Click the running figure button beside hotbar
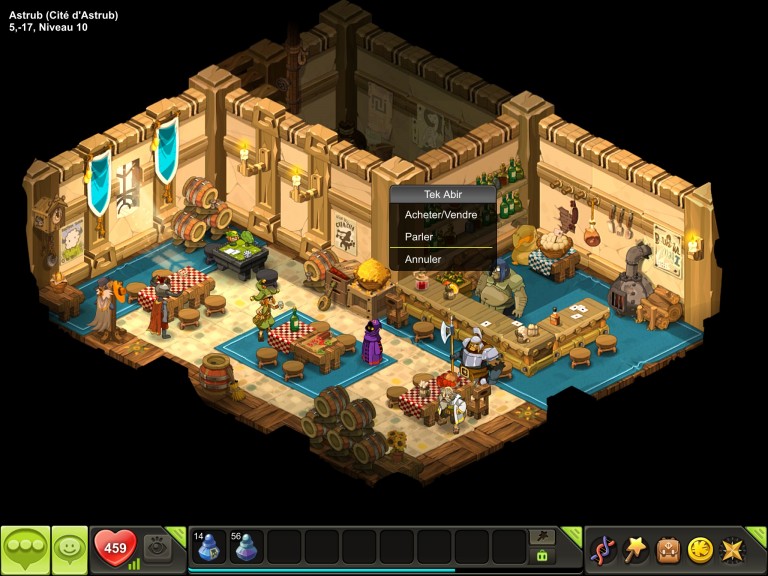The image size is (768, 576). pos(542,537)
